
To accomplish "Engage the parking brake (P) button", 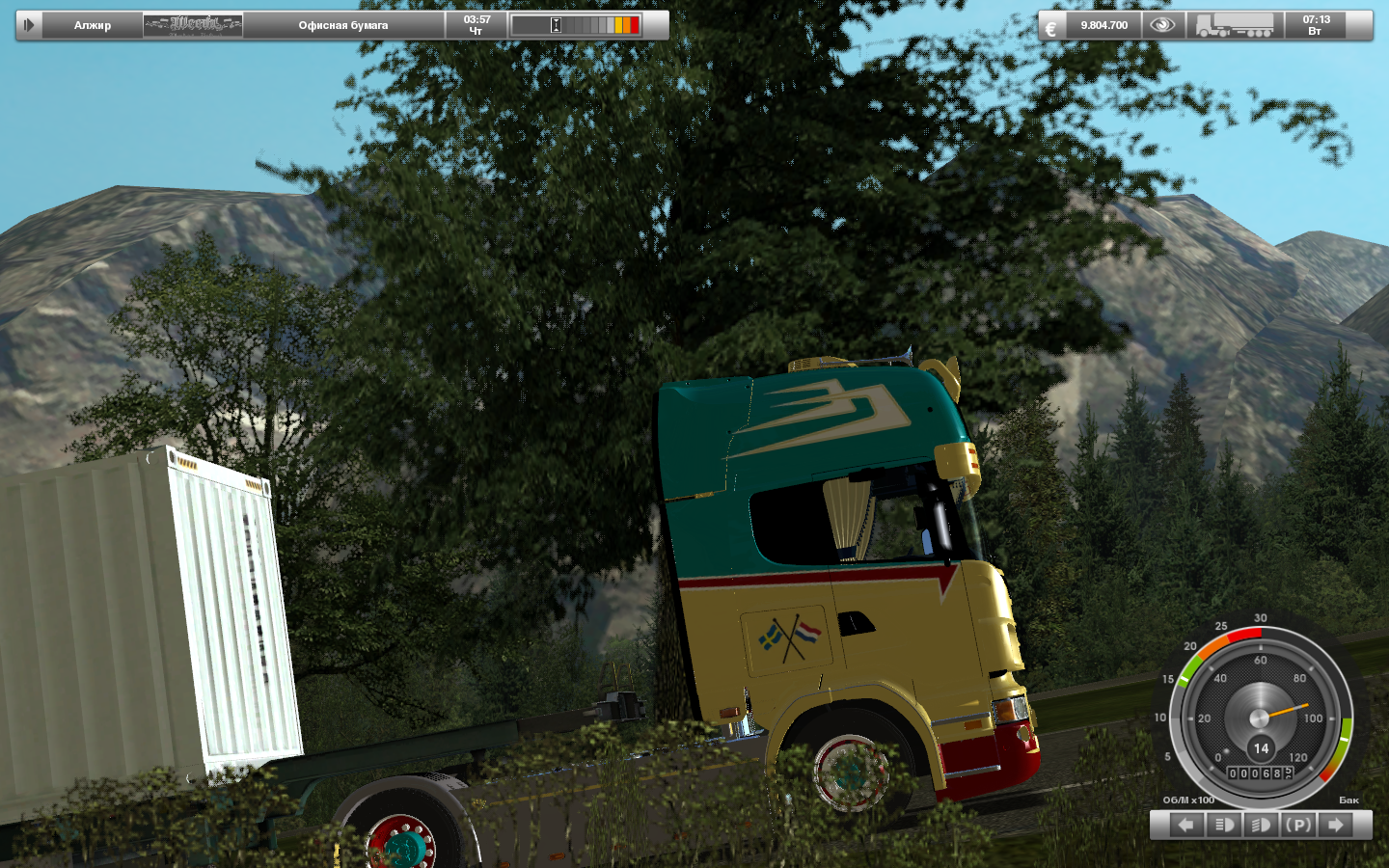I will tap(1298, 825).
